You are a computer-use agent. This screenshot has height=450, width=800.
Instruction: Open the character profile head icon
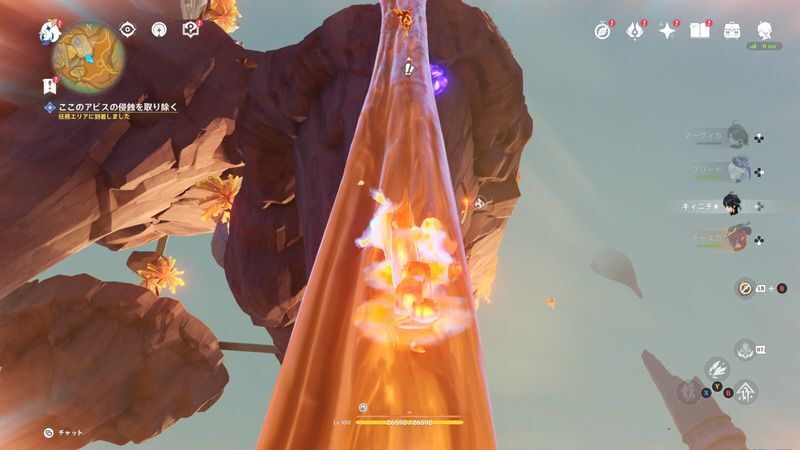[765, 30]
